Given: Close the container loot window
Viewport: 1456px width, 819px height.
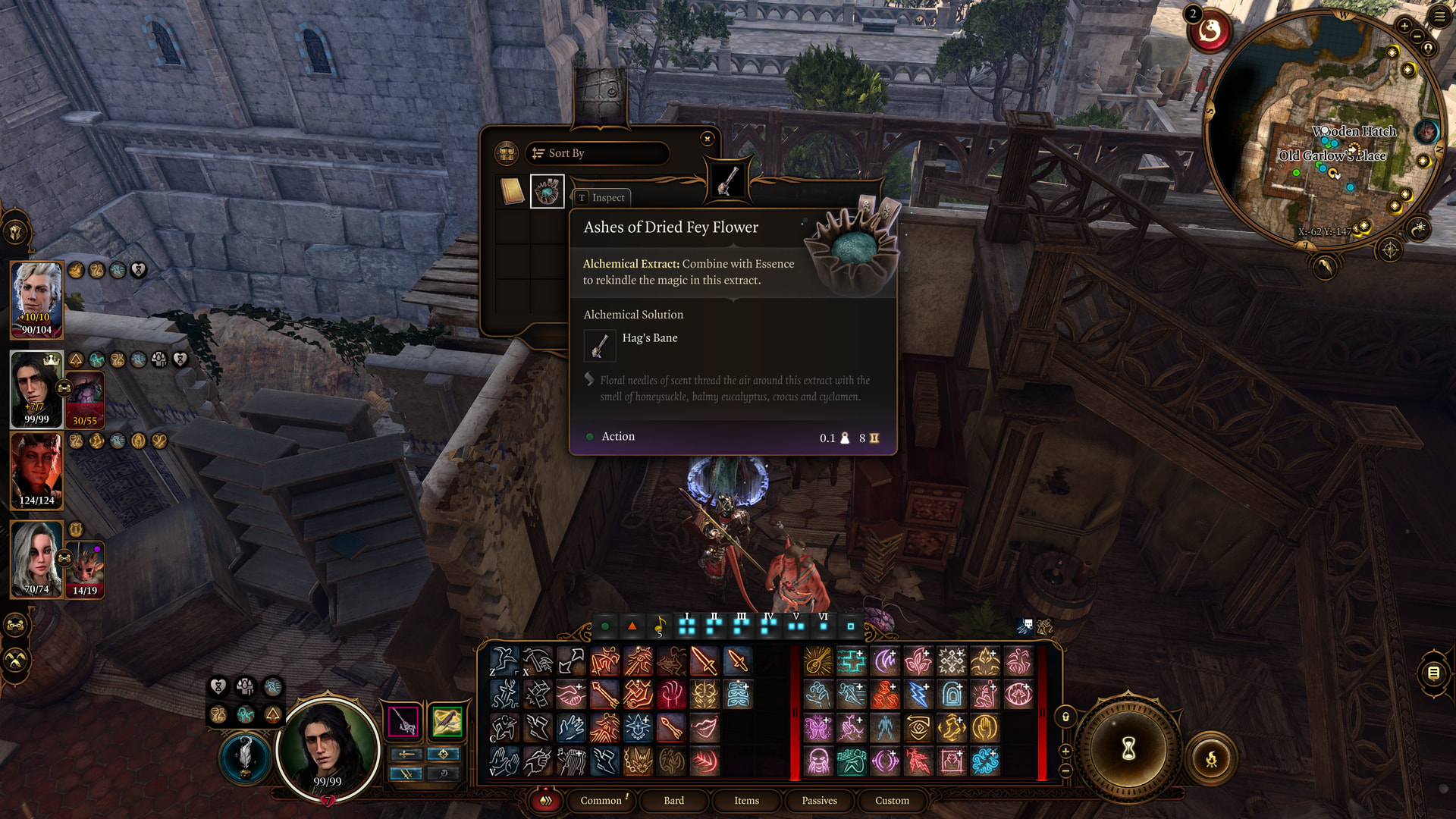Looking at the screenshot, I should point(707,138).
